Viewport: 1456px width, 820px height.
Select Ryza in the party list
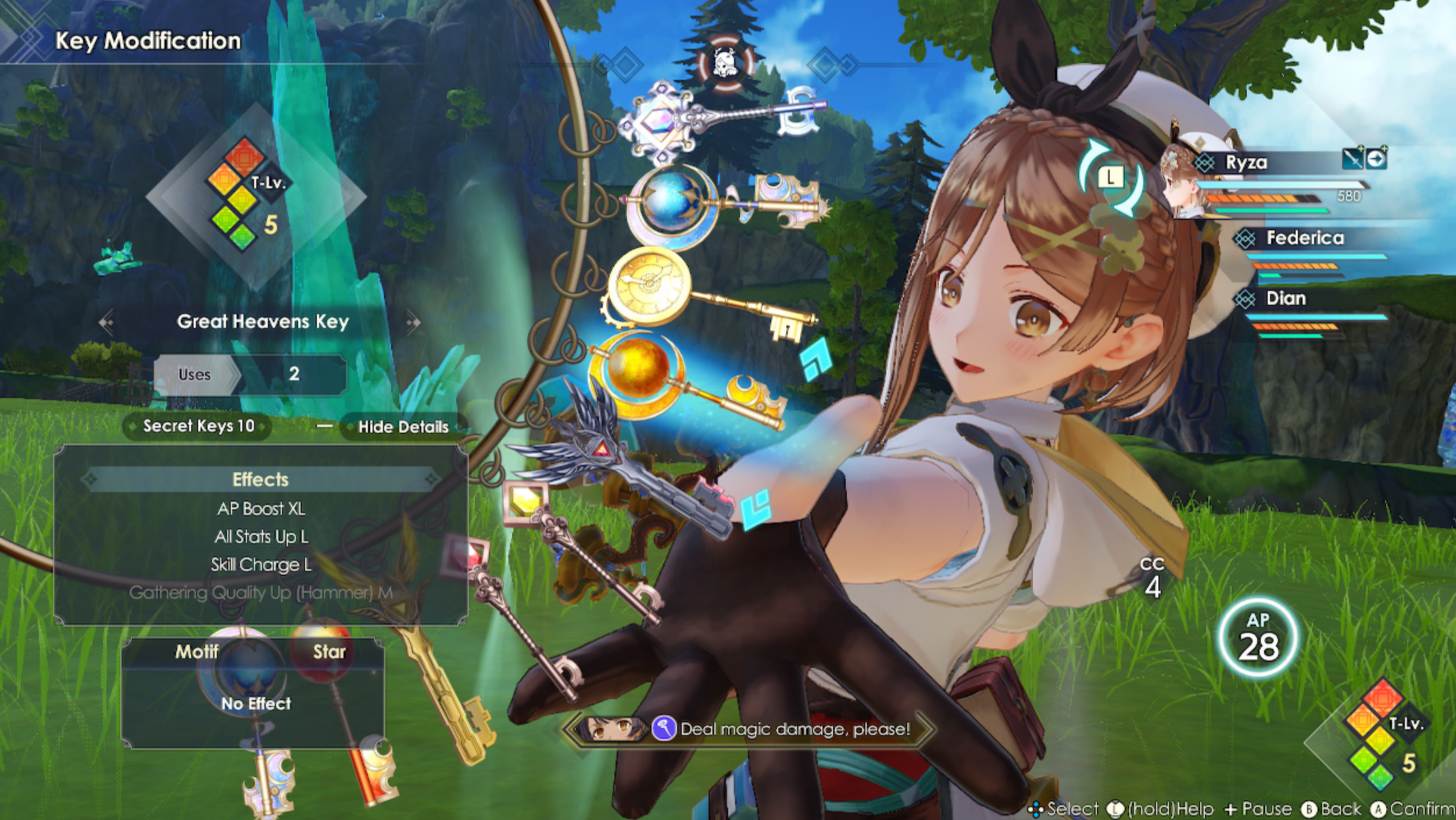[x=1246, y=162]
